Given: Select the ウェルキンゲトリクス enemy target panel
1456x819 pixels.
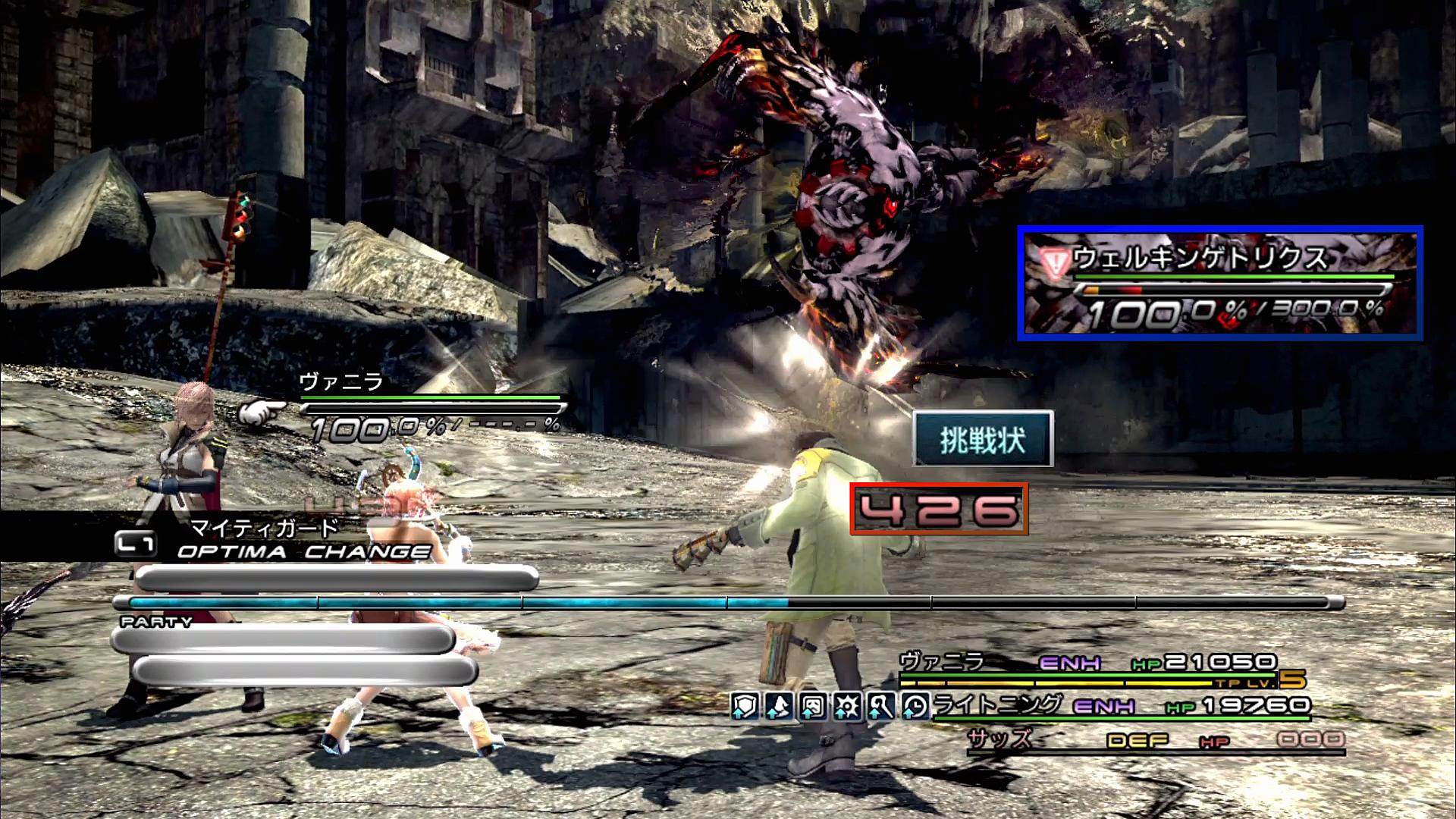Looking at the screenshot, I should (1219, 283).
